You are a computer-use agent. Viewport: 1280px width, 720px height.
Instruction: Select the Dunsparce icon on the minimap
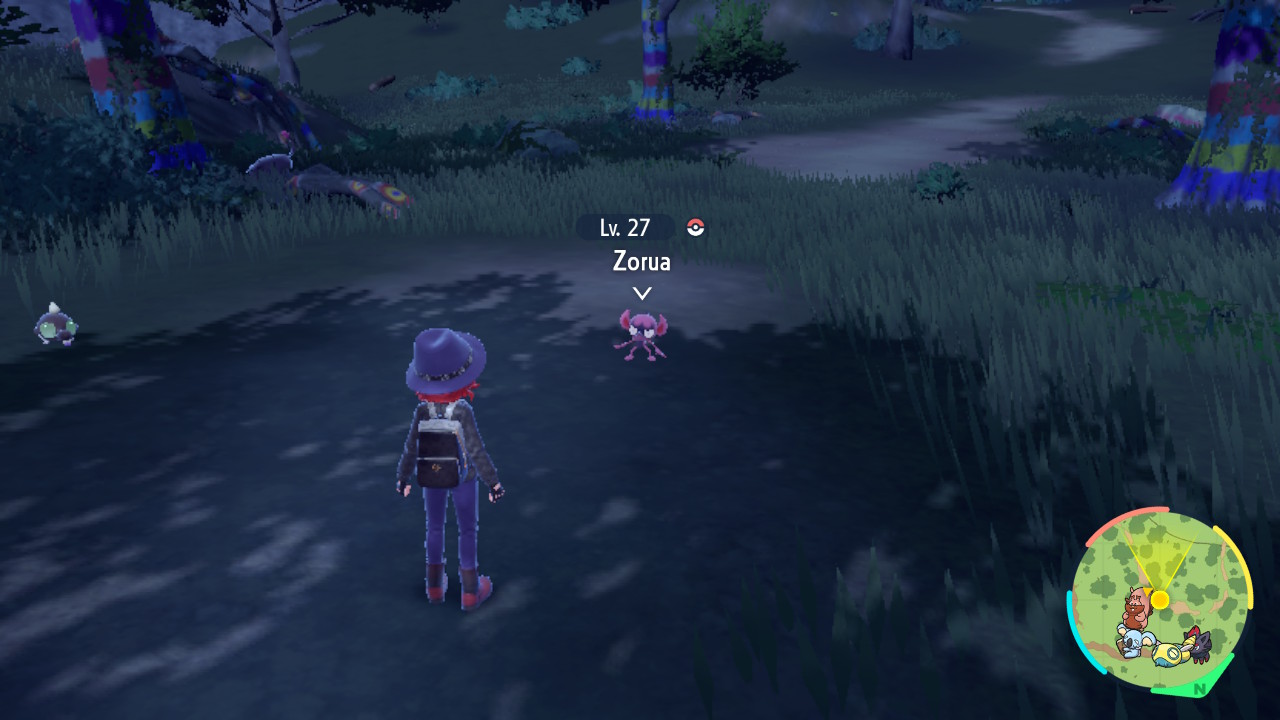(x=1168, y=653)
